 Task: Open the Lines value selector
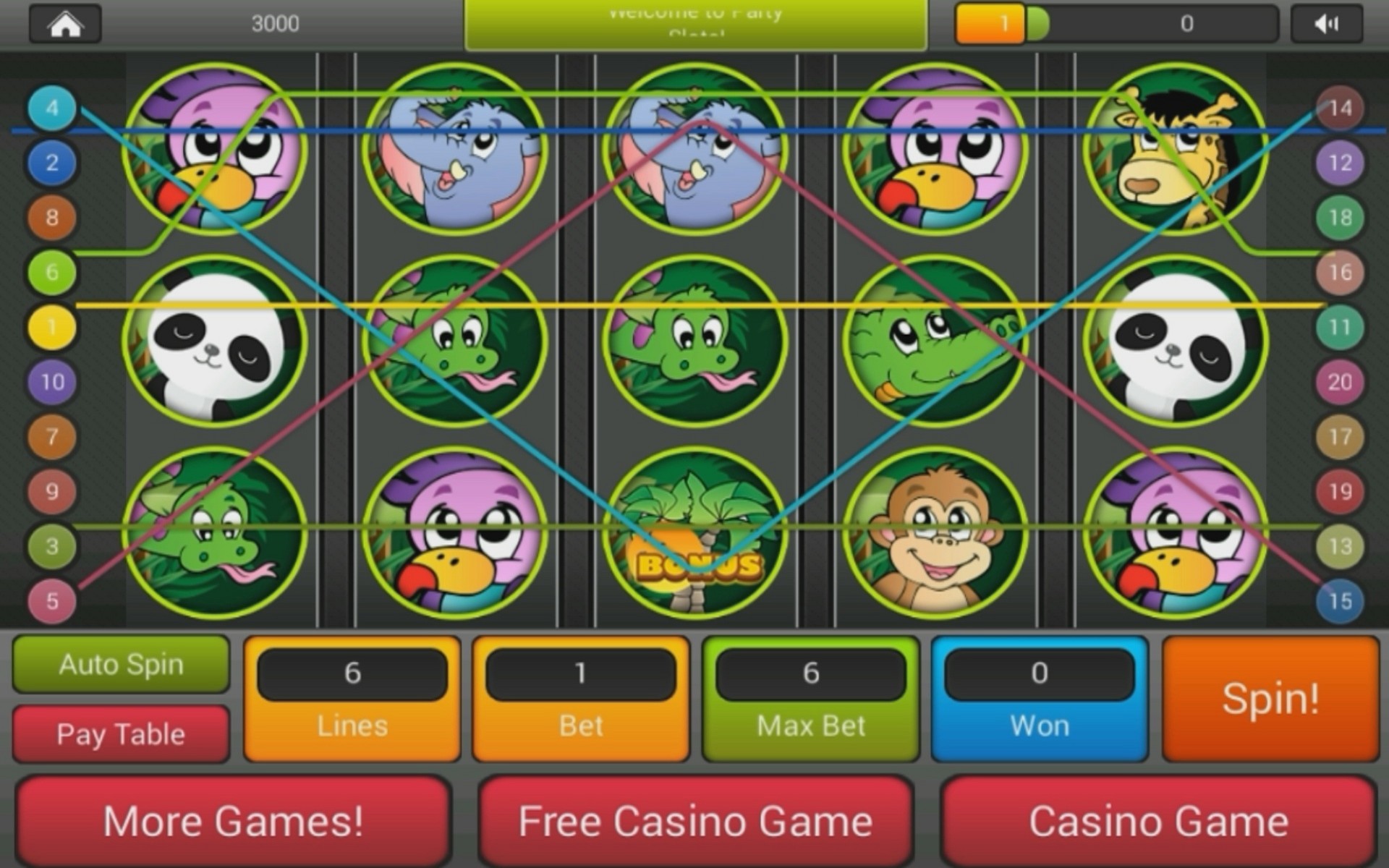[x=352, y=674]
